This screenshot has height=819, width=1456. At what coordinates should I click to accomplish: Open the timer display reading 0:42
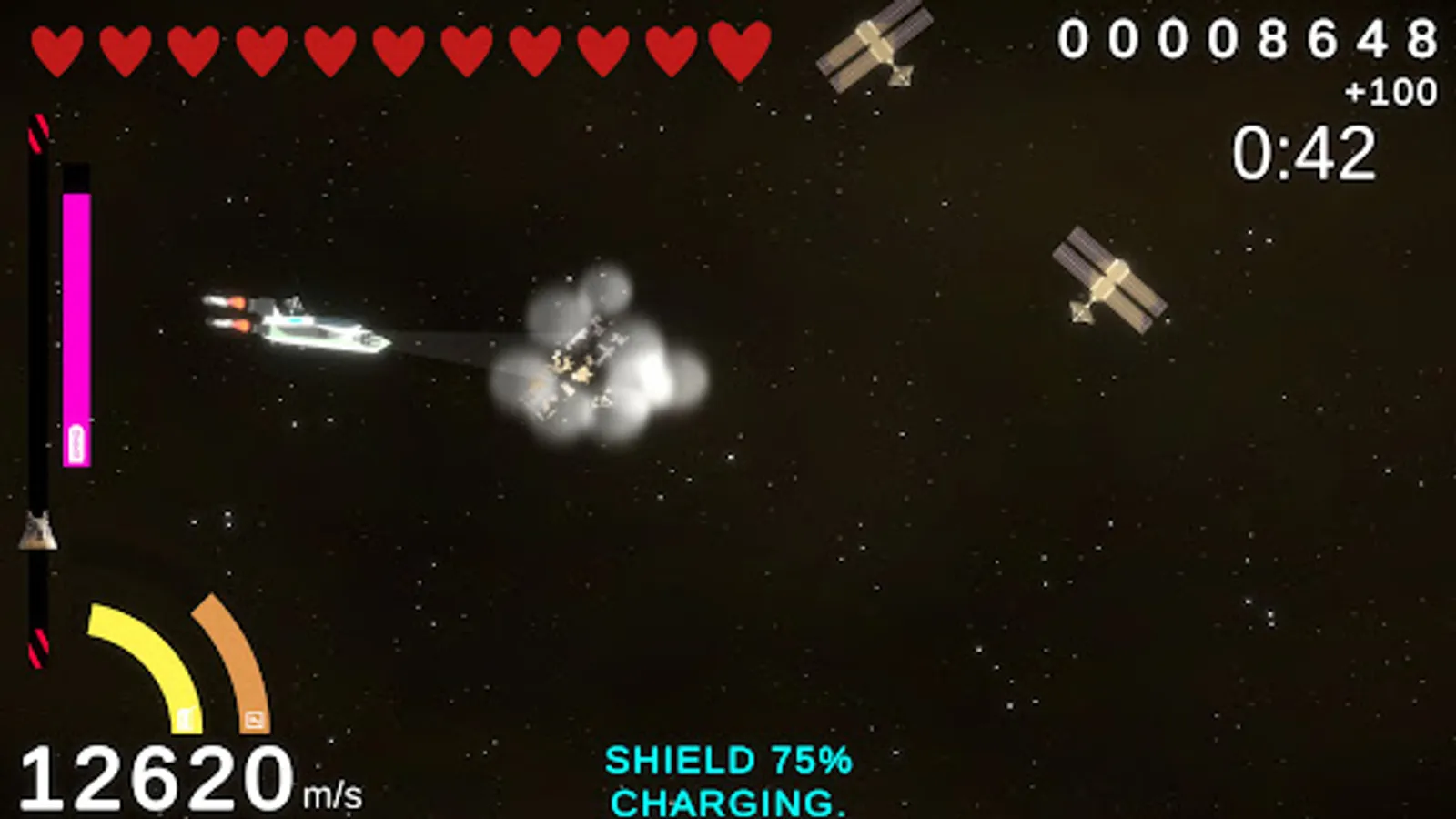click(x=1308, y=155)
